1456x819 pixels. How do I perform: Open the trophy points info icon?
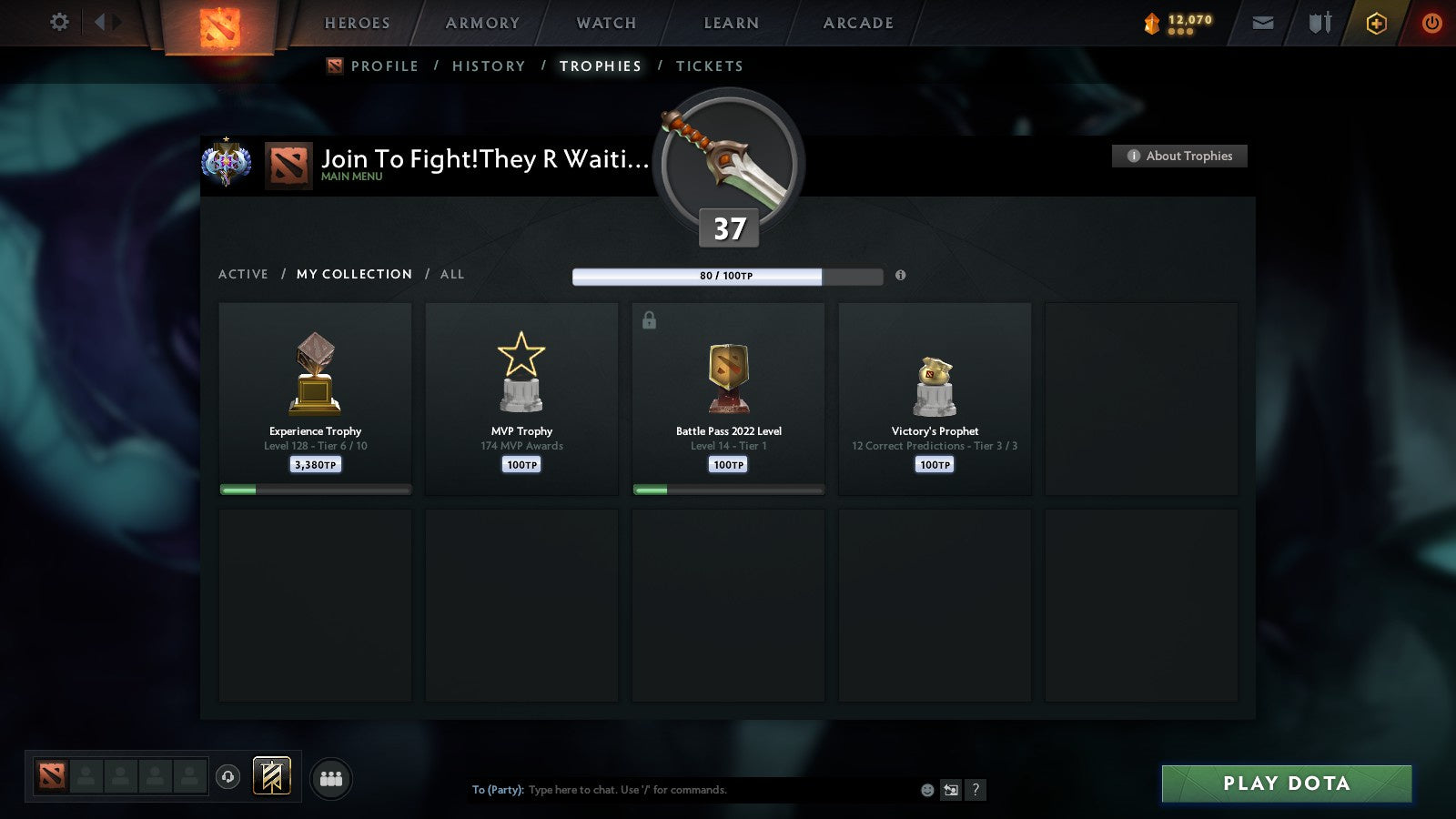[x=900, y=276]
